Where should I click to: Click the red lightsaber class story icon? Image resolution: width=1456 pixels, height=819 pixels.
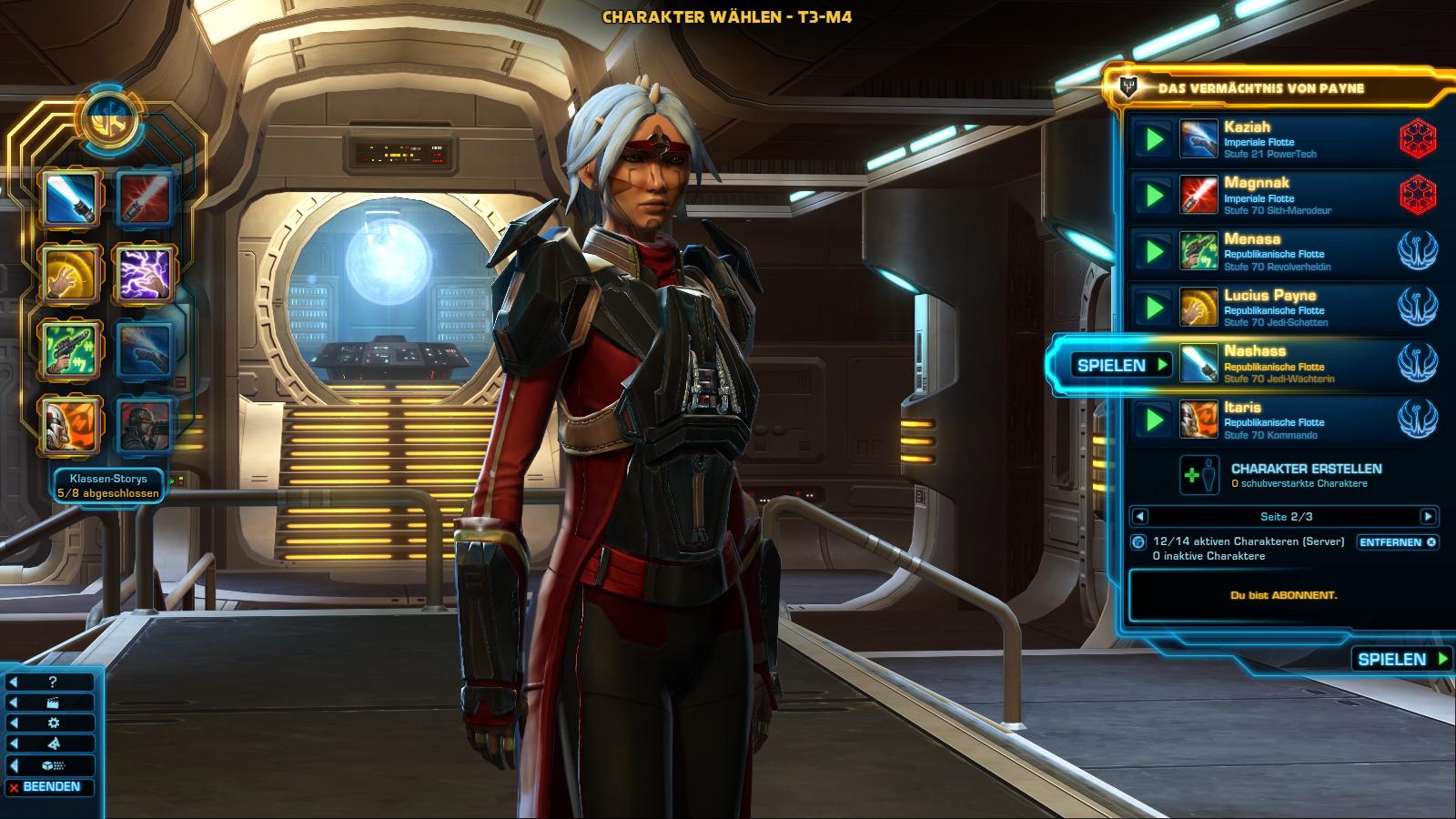[145, 198]
